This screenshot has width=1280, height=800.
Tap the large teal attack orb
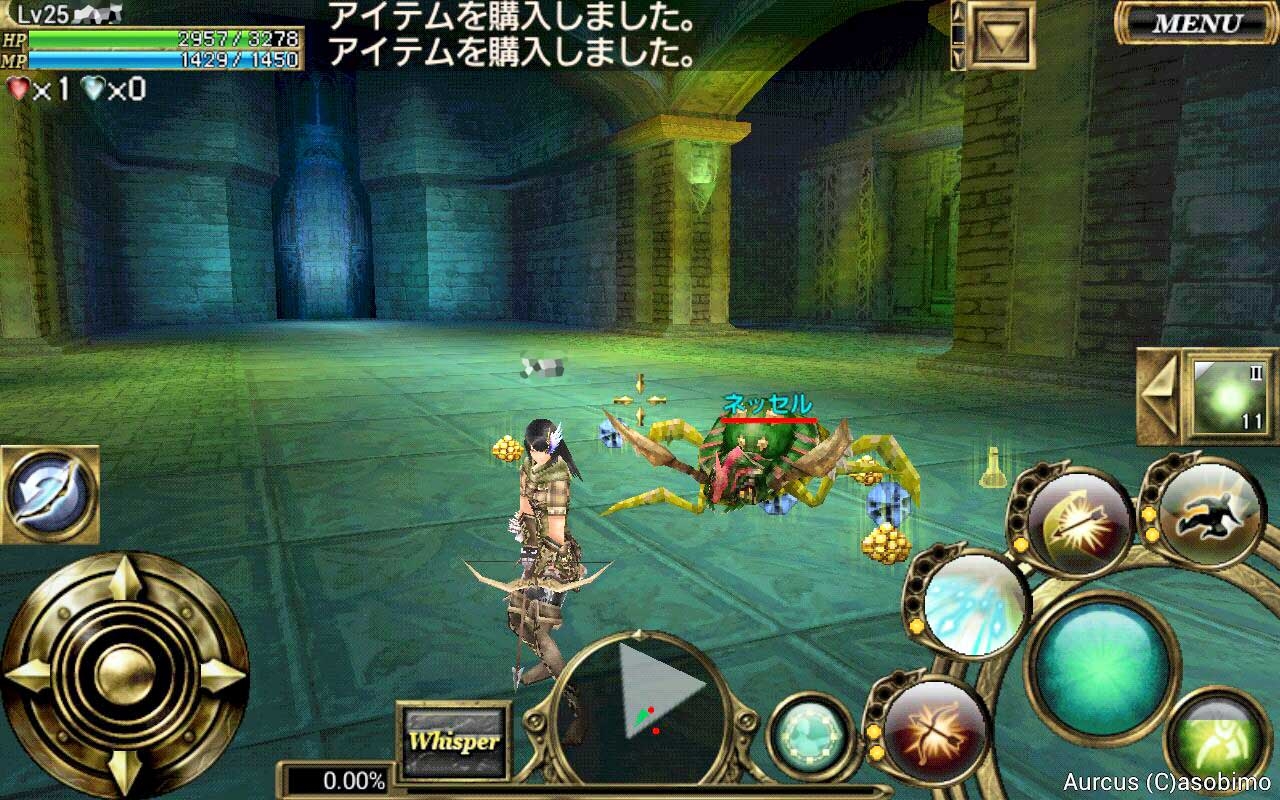[x=1102, y=664]
